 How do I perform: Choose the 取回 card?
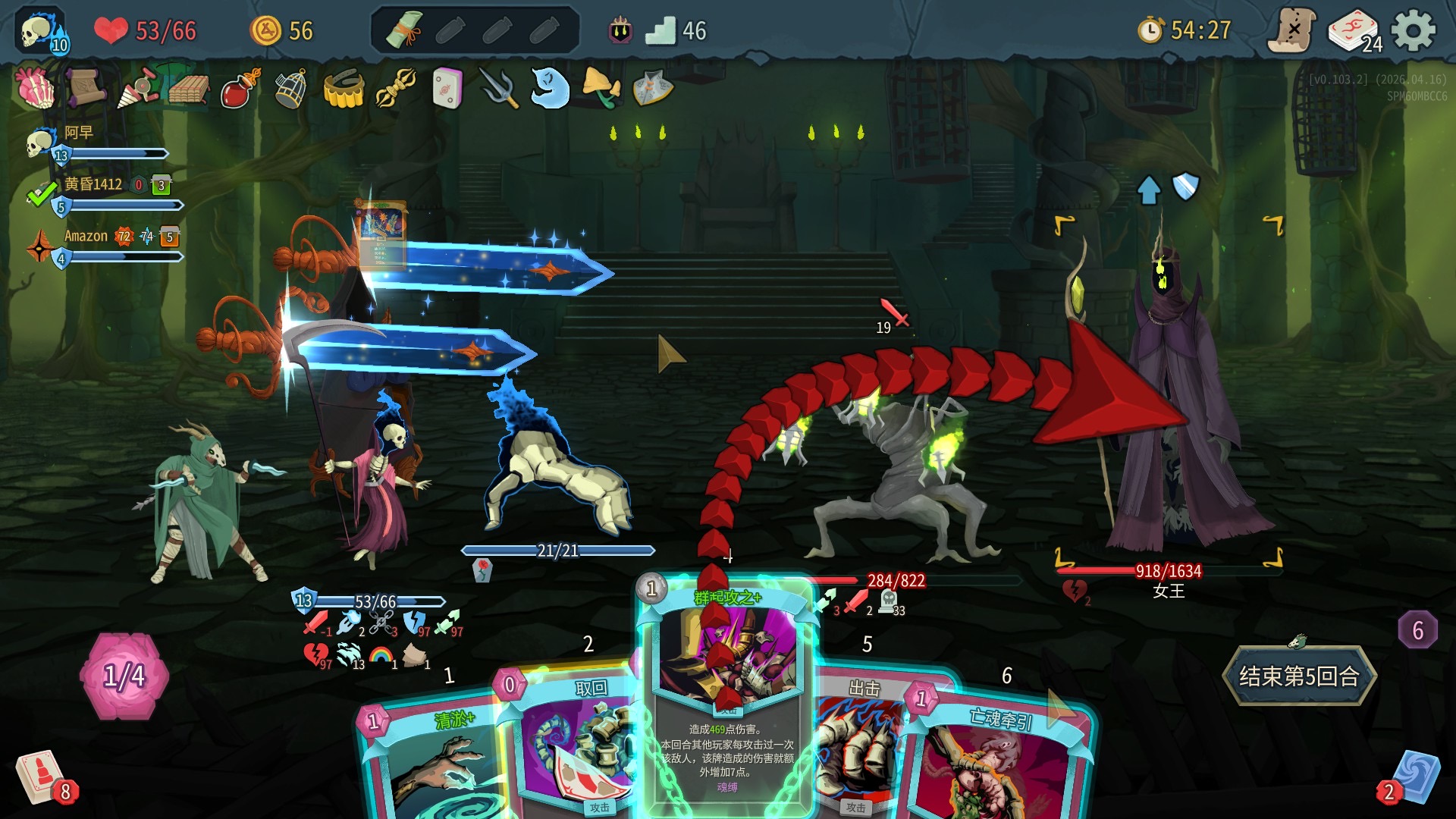click(x=576, y=743)
